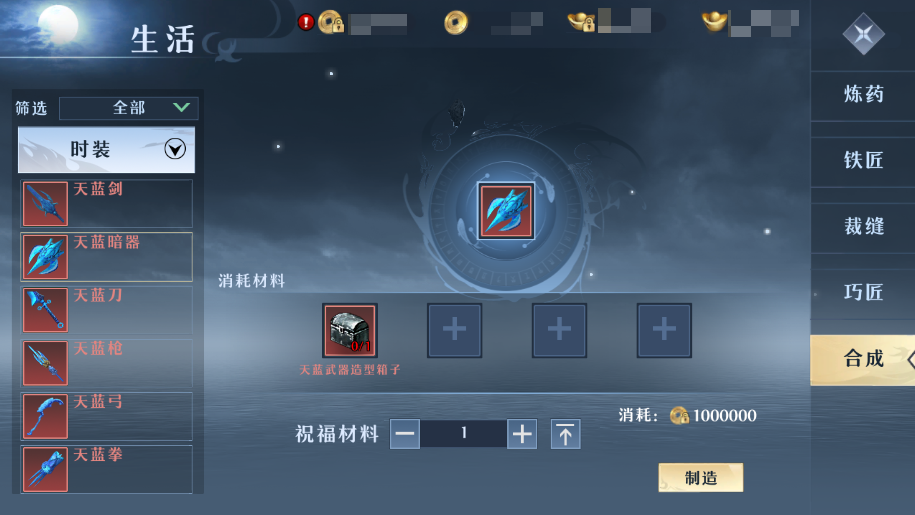The image size is (915, 515).
Task: Close the 生活 screen with the X
Action: coord(863,34)
